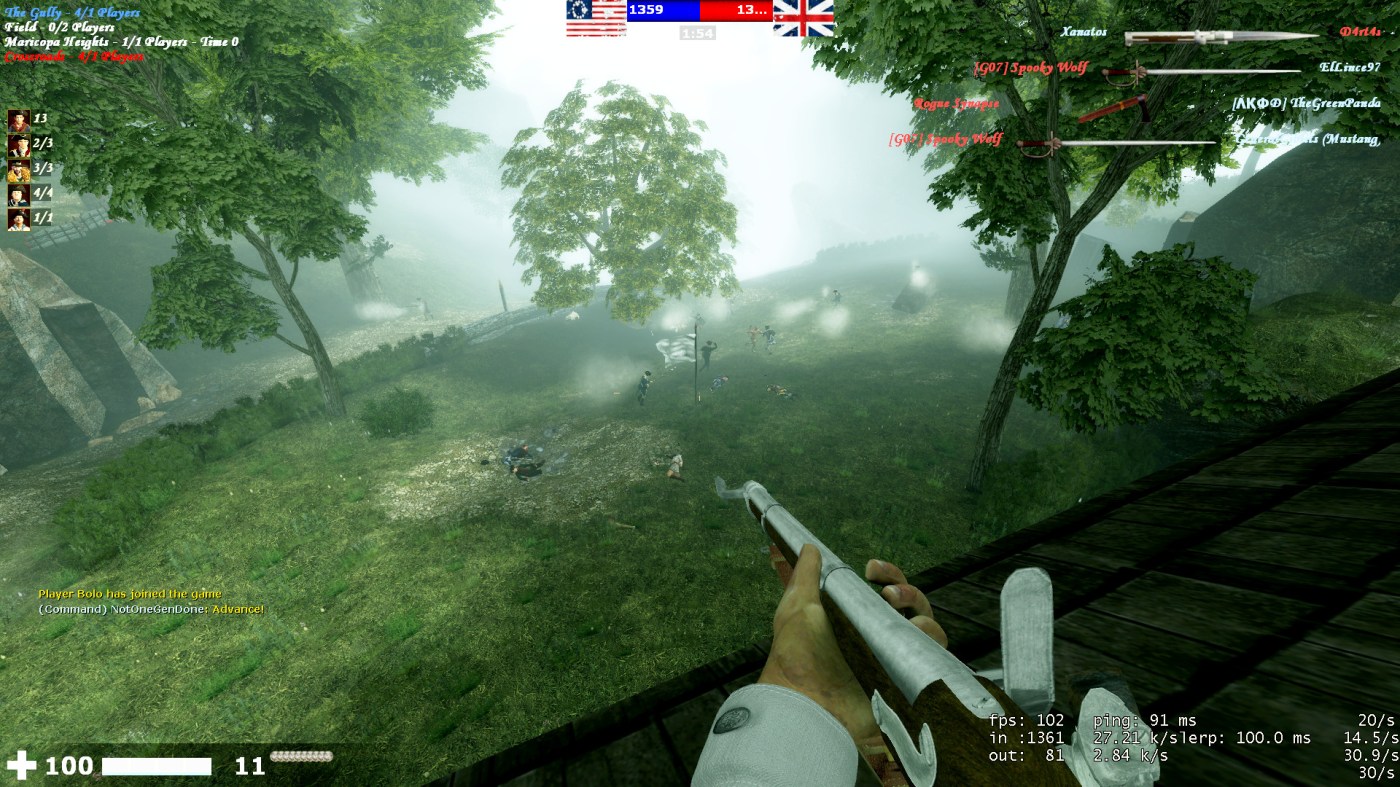Click the NotOneGenDone Advance command message
1400x787 pixels.
point(151,609)
